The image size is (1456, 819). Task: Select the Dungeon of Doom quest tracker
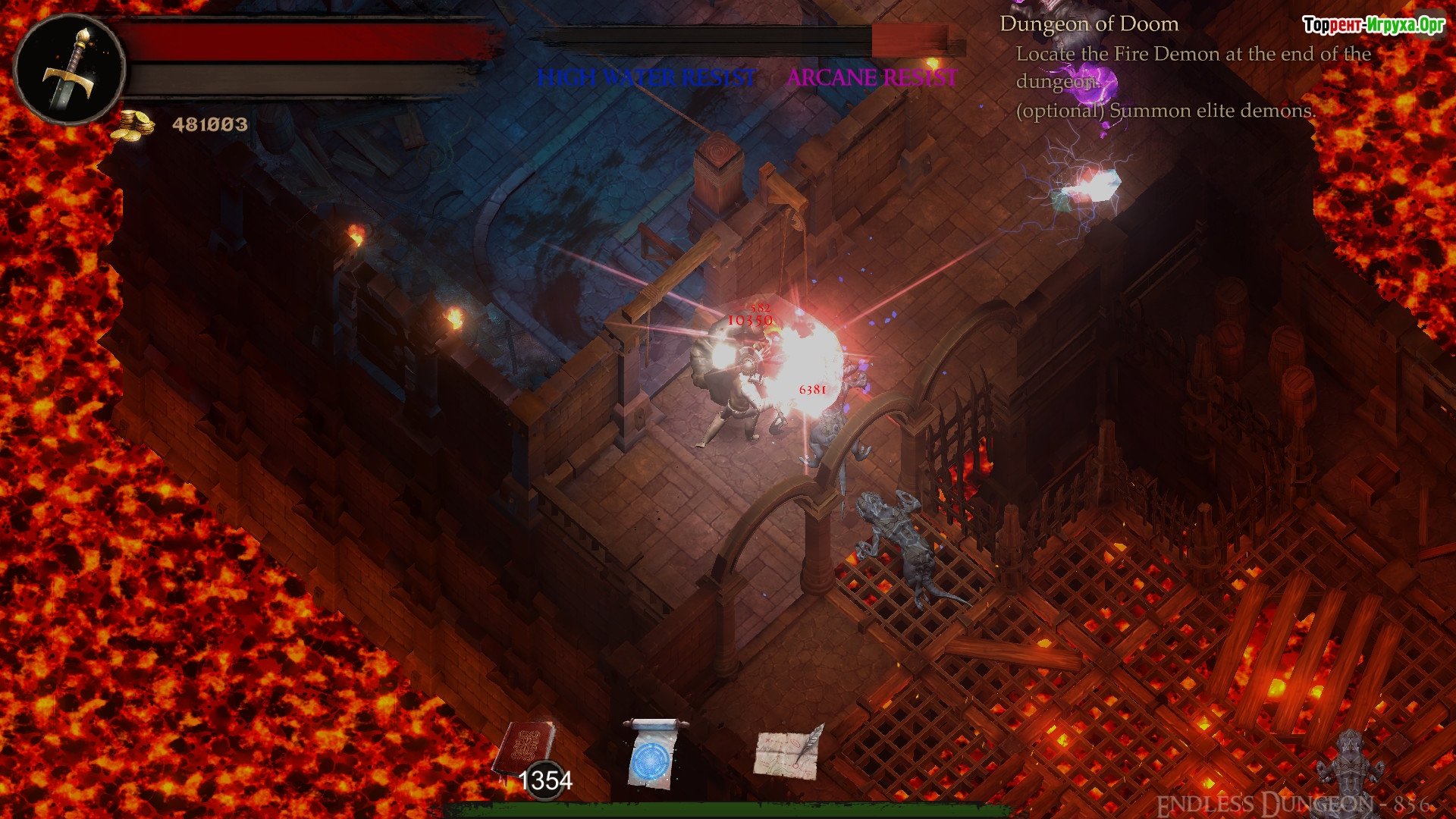click(x=1089, y=24)
